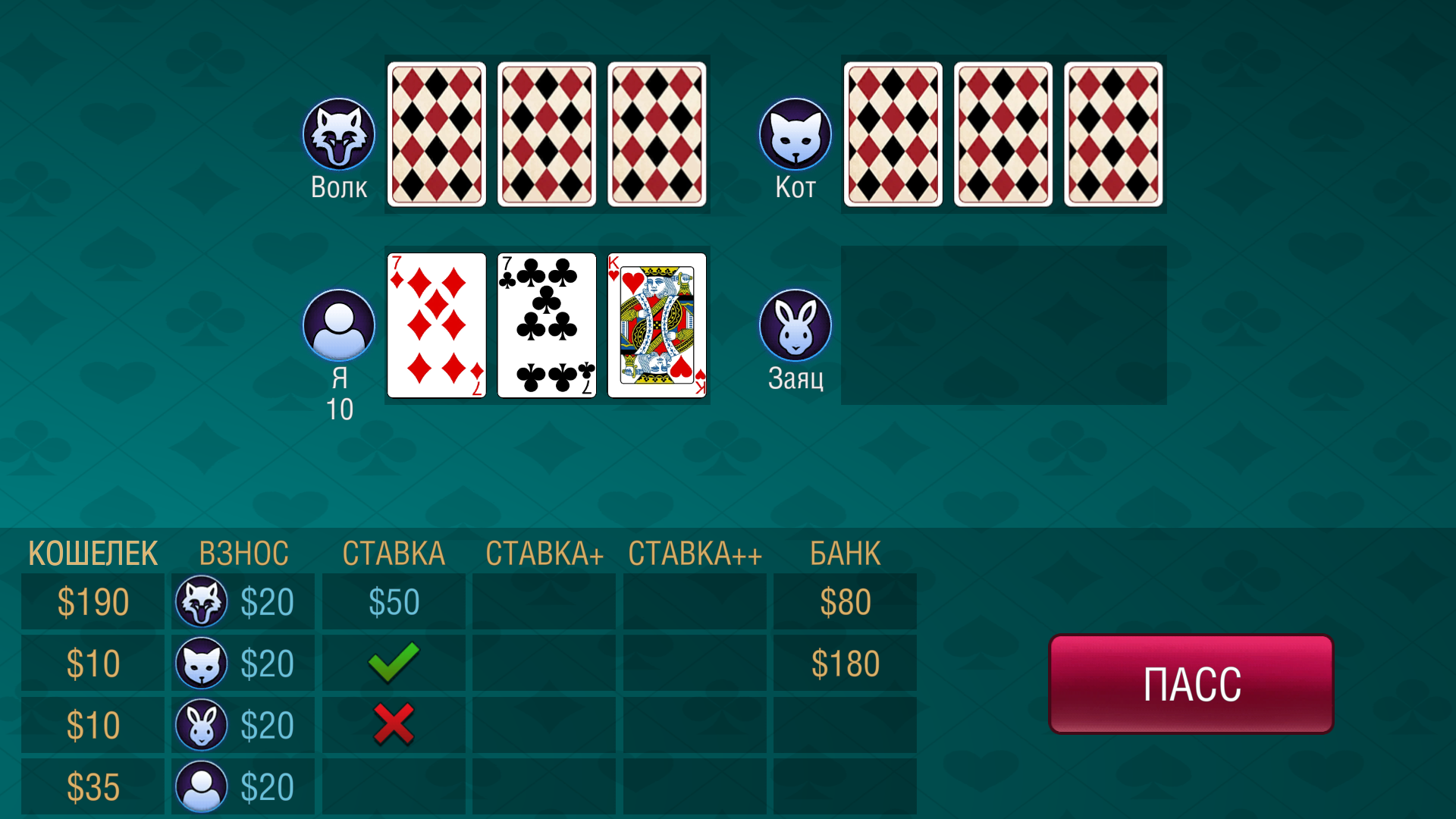The image size is (1456, 819).
Task: Select the King of Hearts in my hand
Action: 657,326
